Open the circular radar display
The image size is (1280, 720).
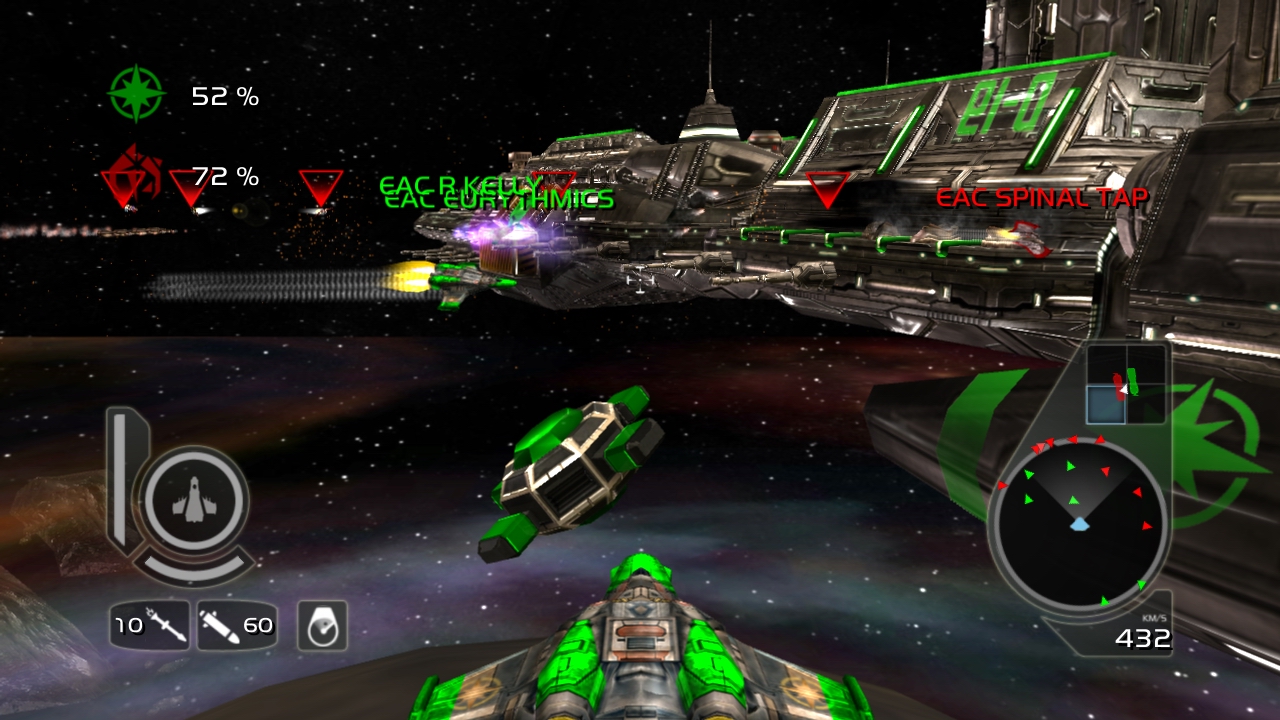click(x=1078, y=523)
